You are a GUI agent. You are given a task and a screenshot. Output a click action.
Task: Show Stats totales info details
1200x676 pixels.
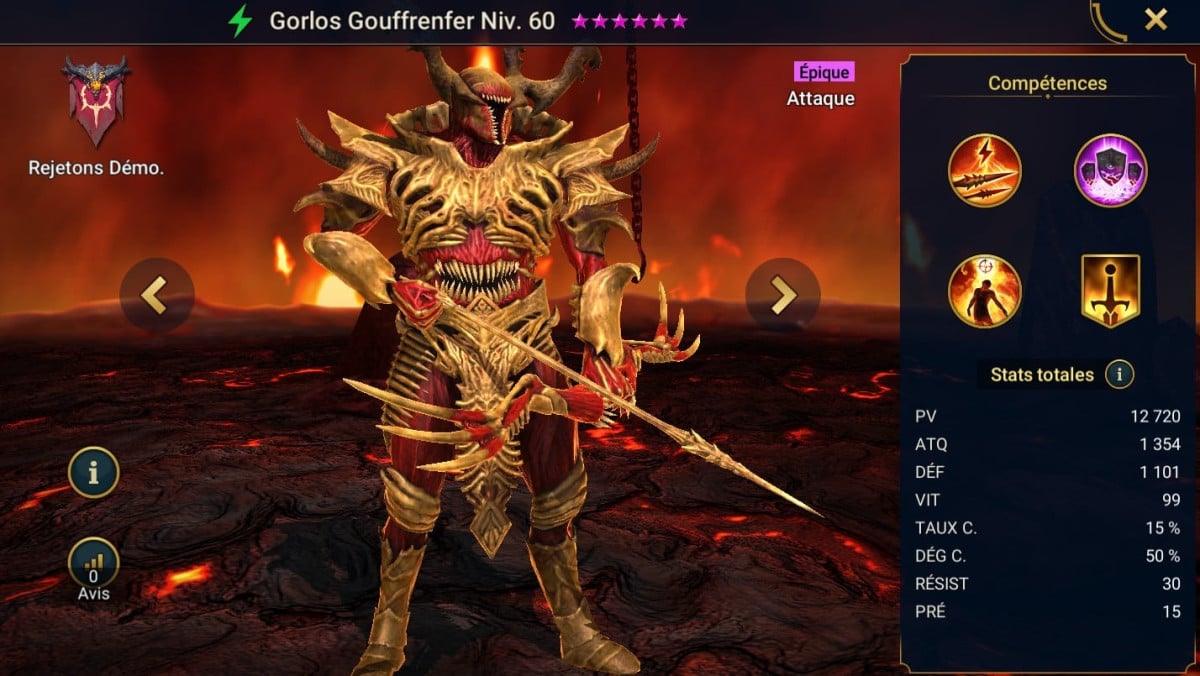(1119, 375)
